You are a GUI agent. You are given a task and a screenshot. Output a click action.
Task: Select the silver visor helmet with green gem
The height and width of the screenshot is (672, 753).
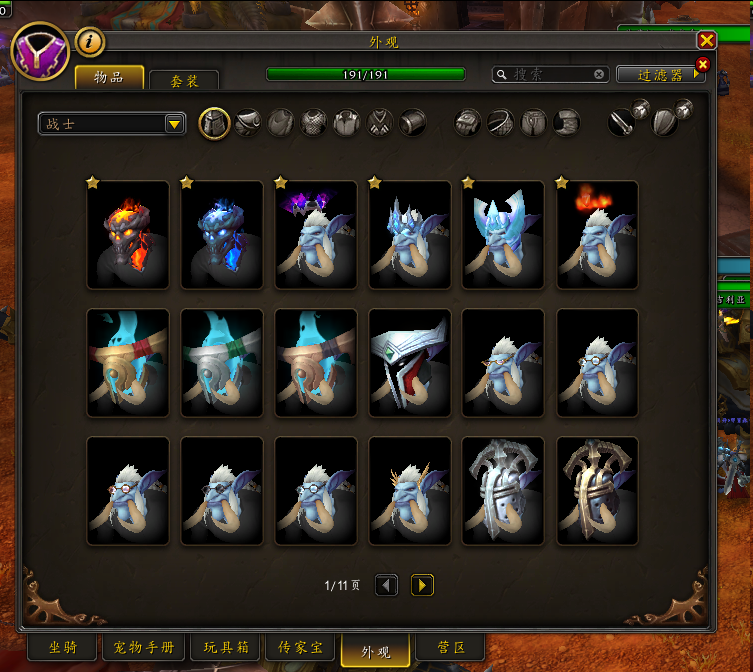410,363
